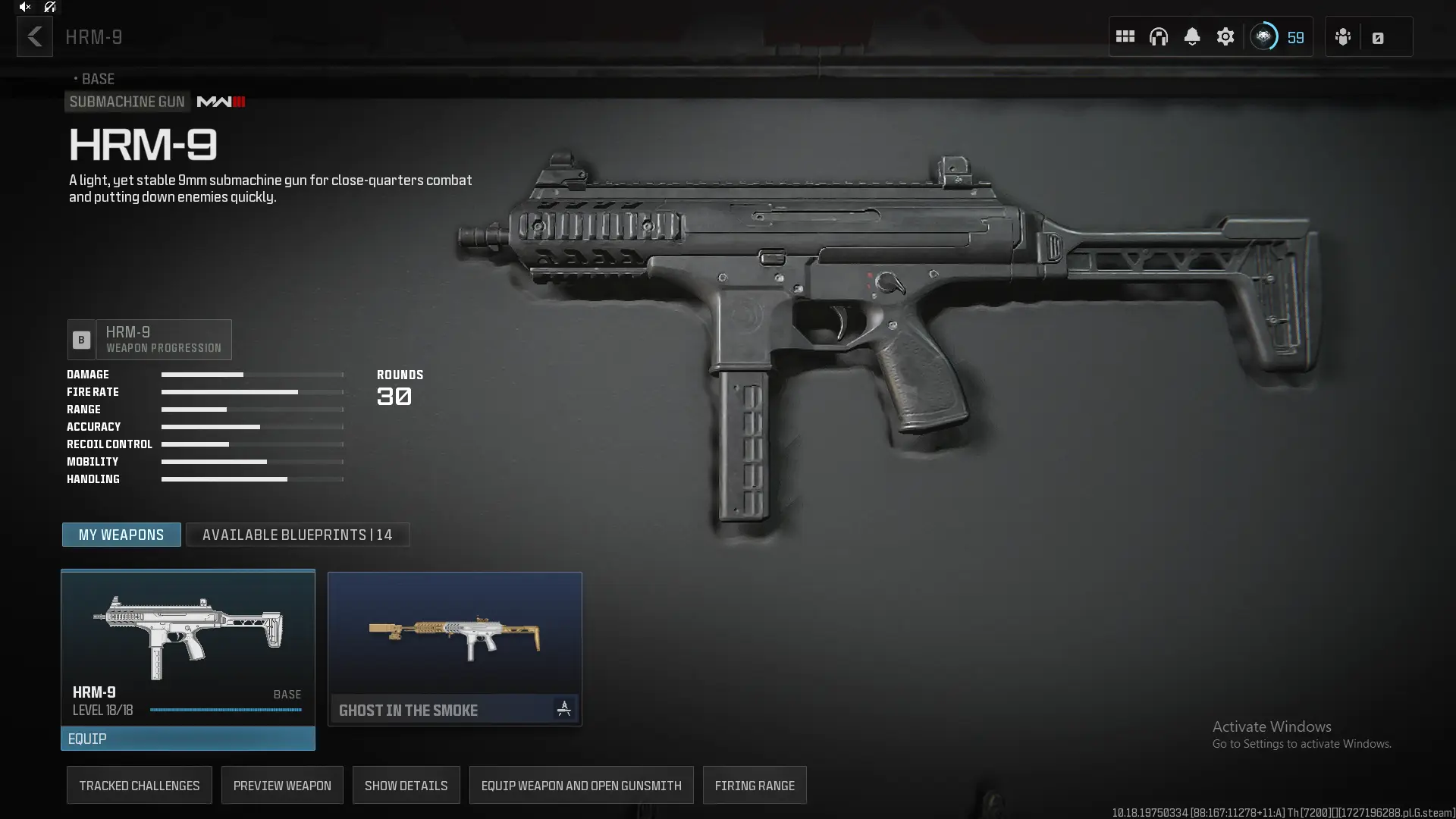Open the settings gear menu
Image resolution: width=1456 pixels, height=819 pixels.
[1225, 36]
